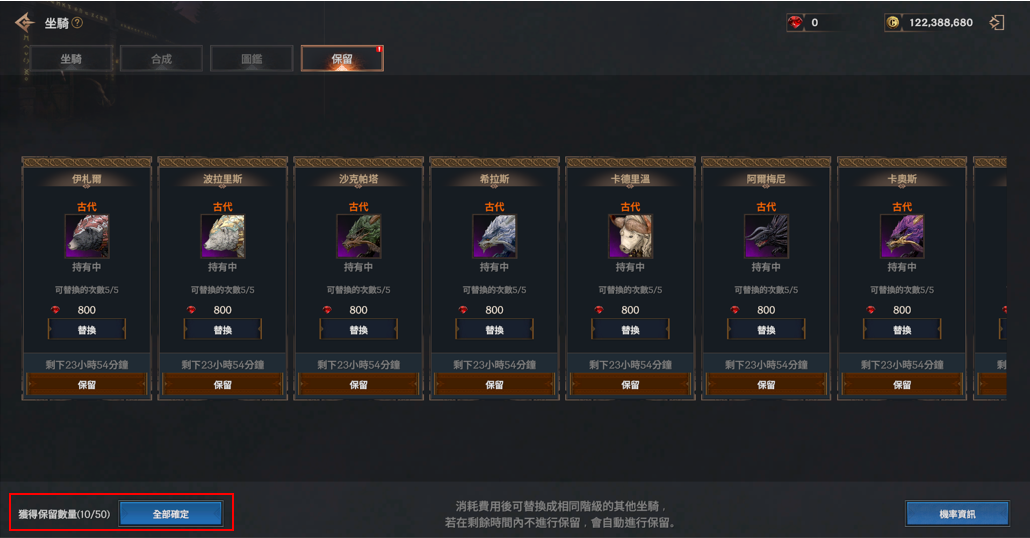The height and width of the screenshot is (538, 1030).
Task: Open the 合成 tab
Action: (x=161, y=59)
